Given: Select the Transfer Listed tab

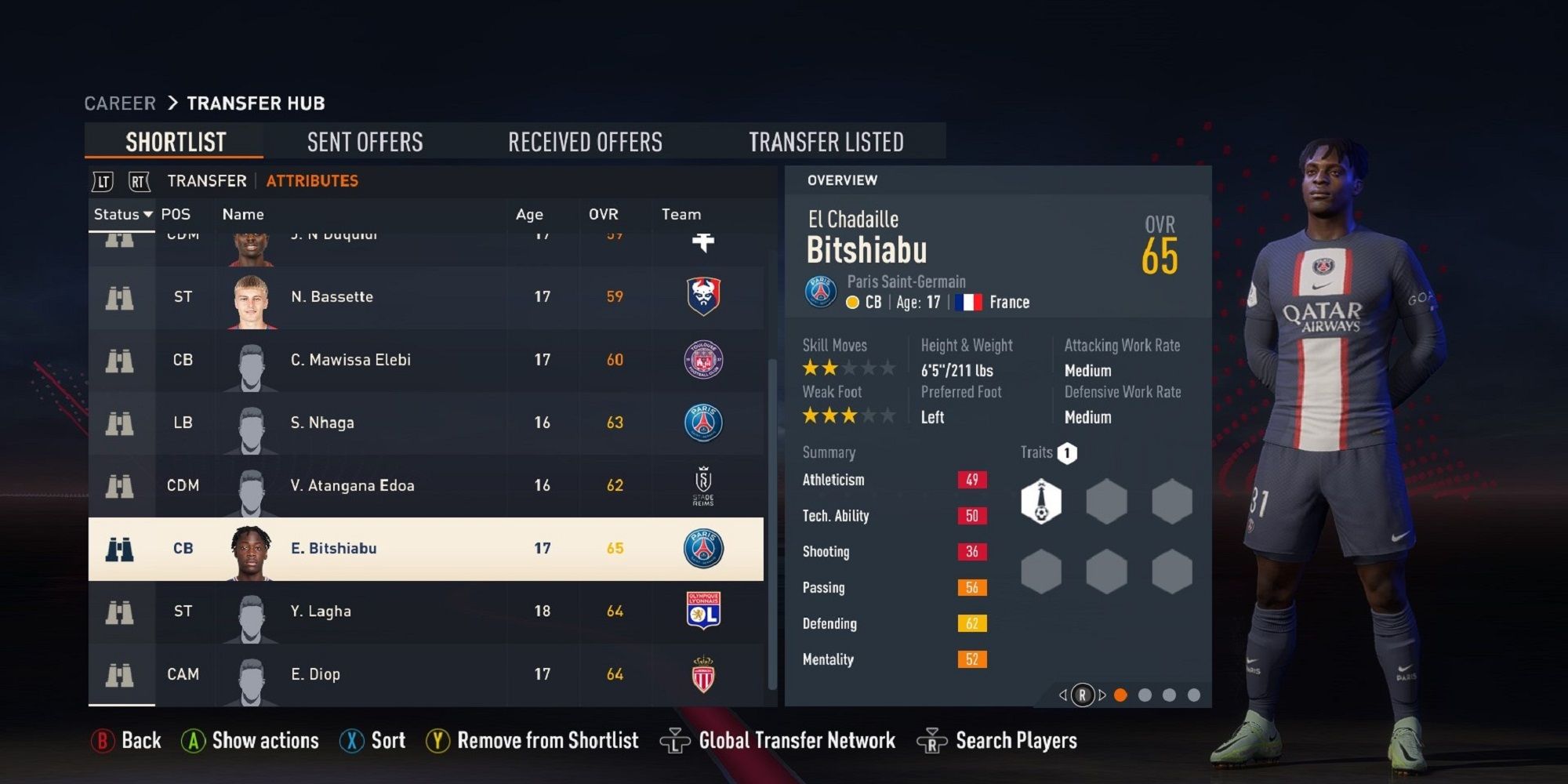Looking at the screenshot, I should (826, 142).
